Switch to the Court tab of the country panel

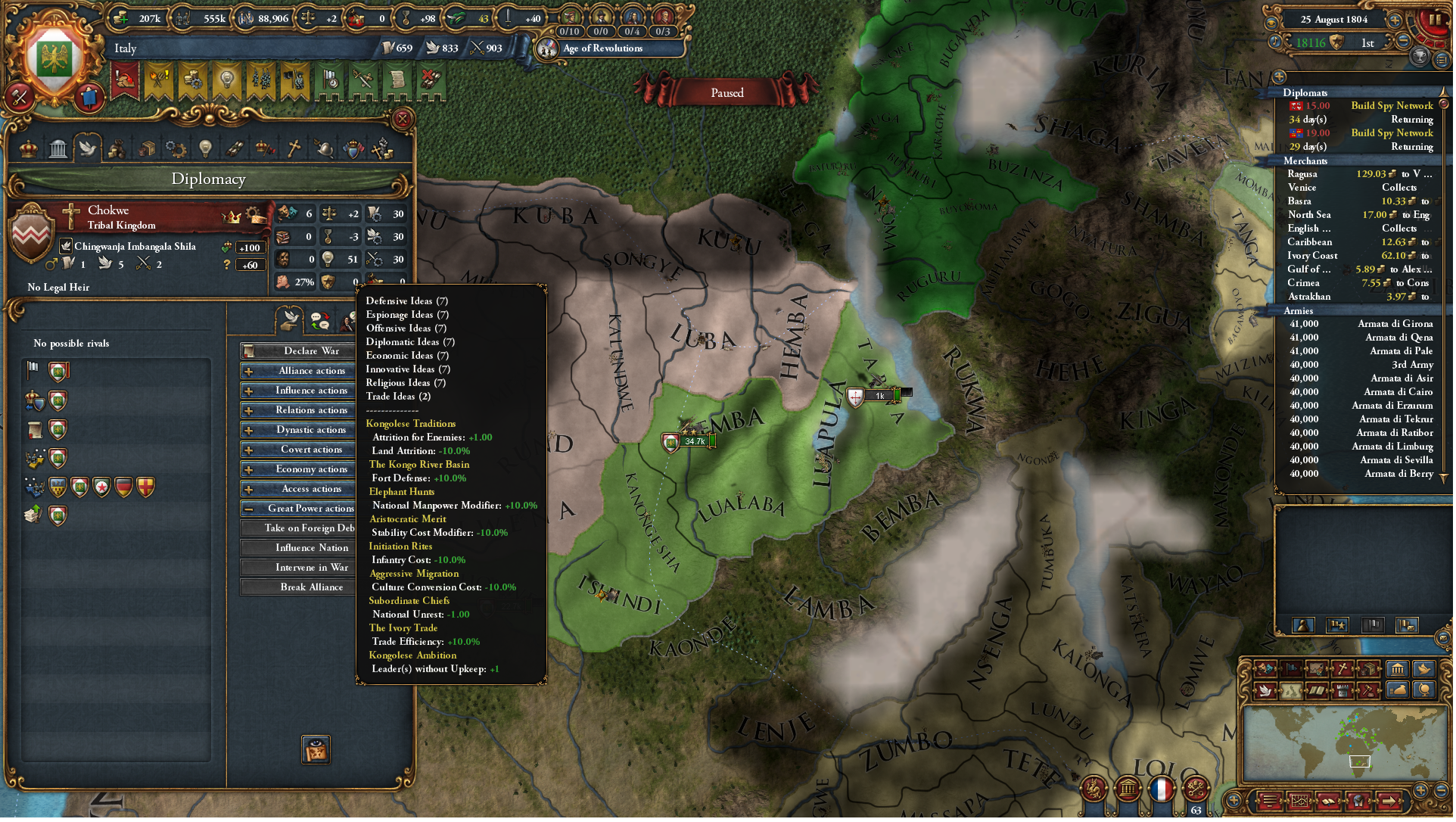tap(27, 148)
